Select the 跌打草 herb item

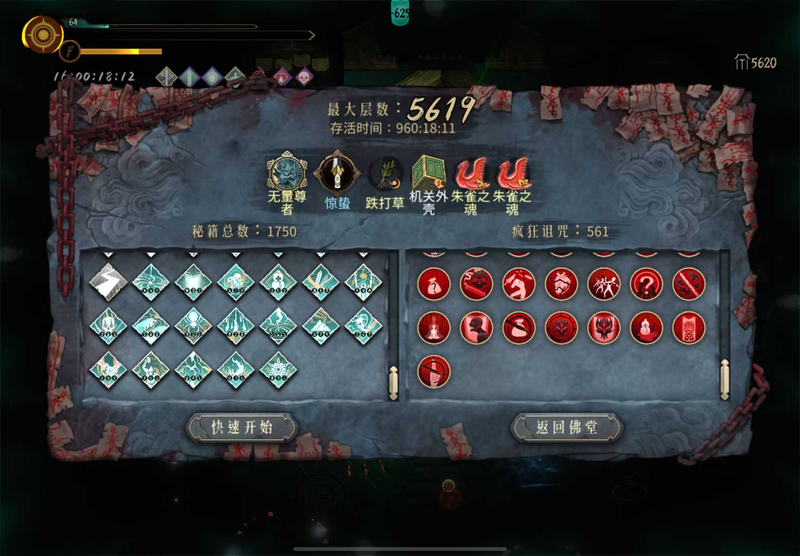point(383,174)
